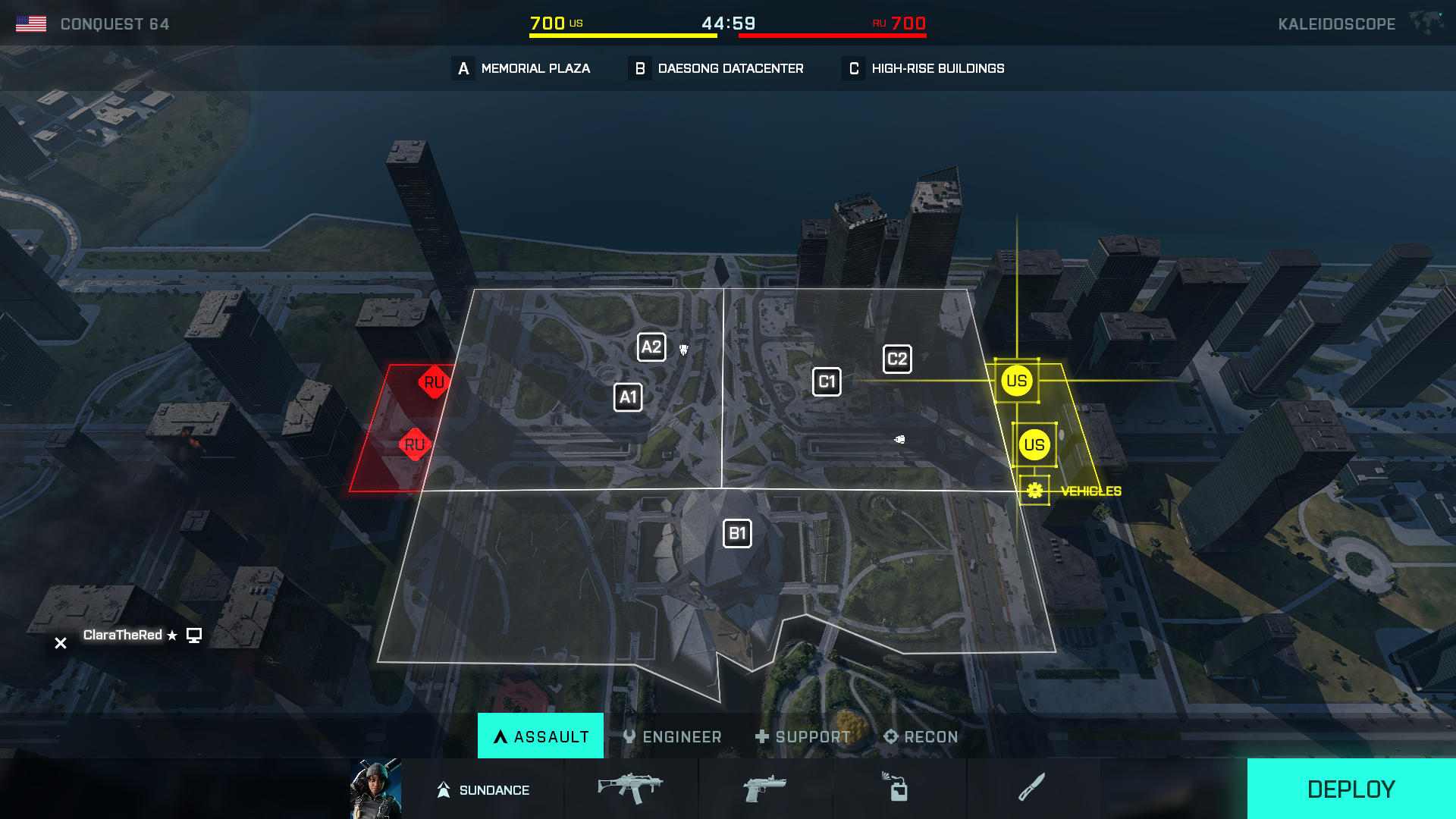The image size is (1456, 819).
Task: Pick the lower US deployment zone
Action: (1036, 446)
